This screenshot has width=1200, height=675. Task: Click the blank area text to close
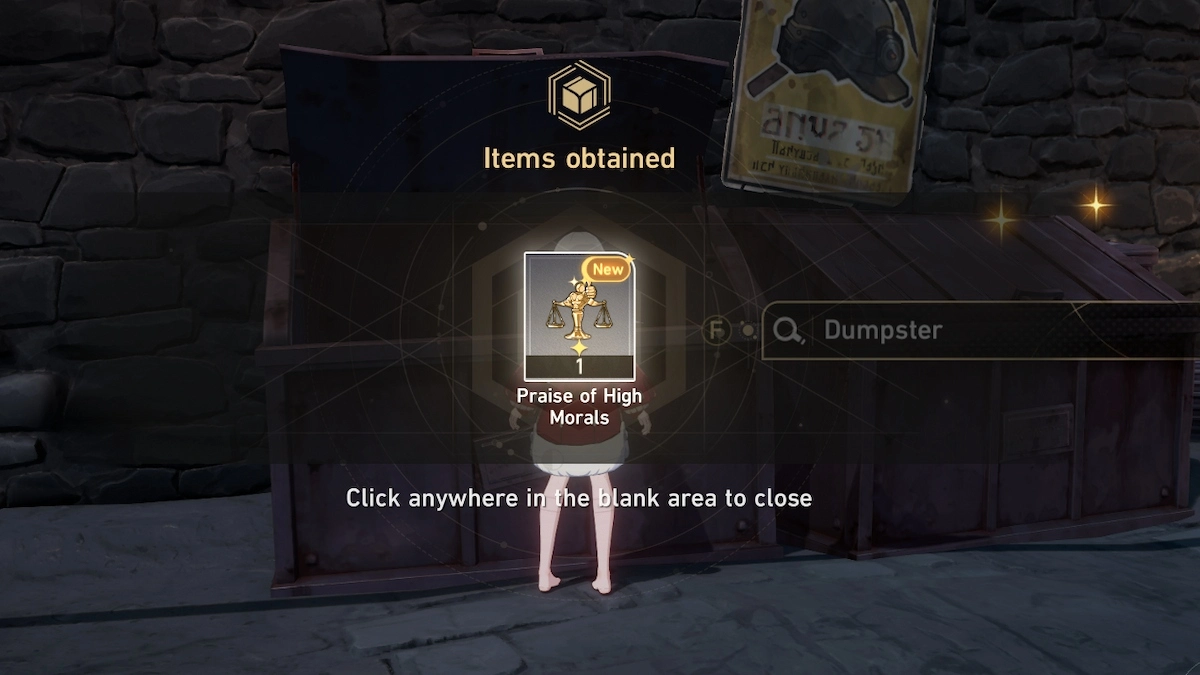click(x=579, y=497)
